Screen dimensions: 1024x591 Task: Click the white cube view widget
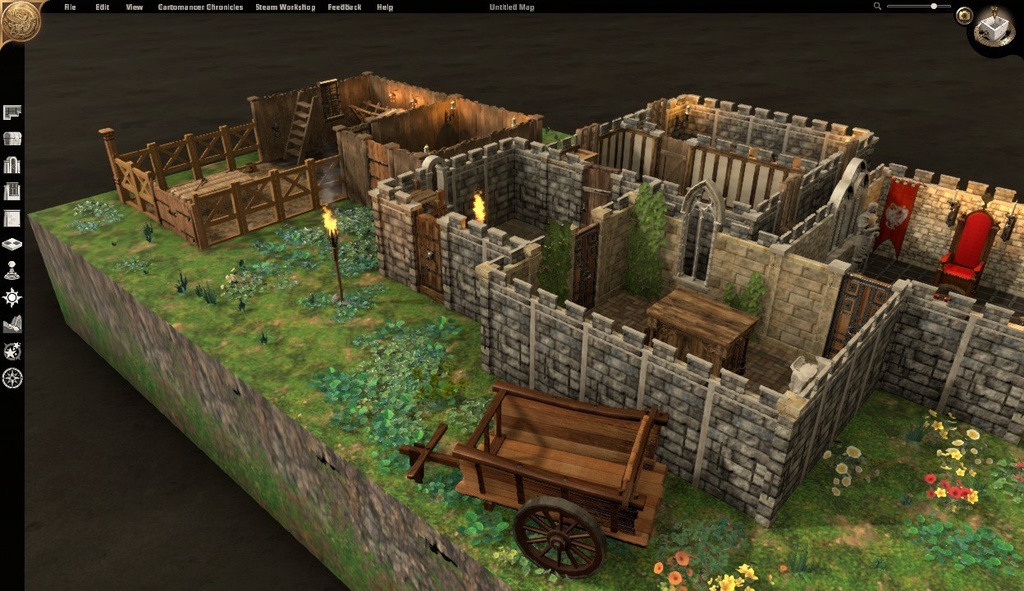pos(995,26)
